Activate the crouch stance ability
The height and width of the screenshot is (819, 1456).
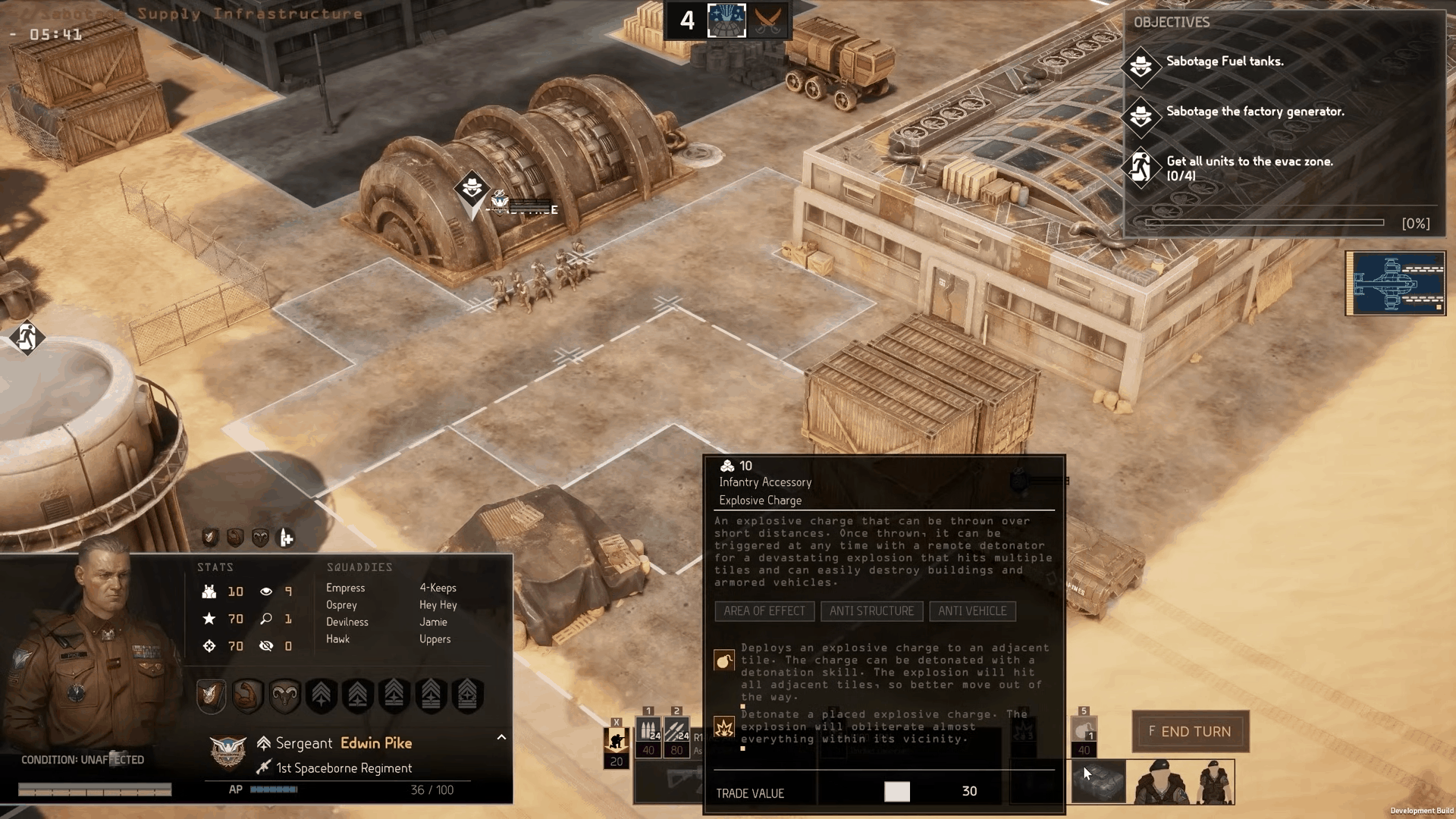(616, 740)
